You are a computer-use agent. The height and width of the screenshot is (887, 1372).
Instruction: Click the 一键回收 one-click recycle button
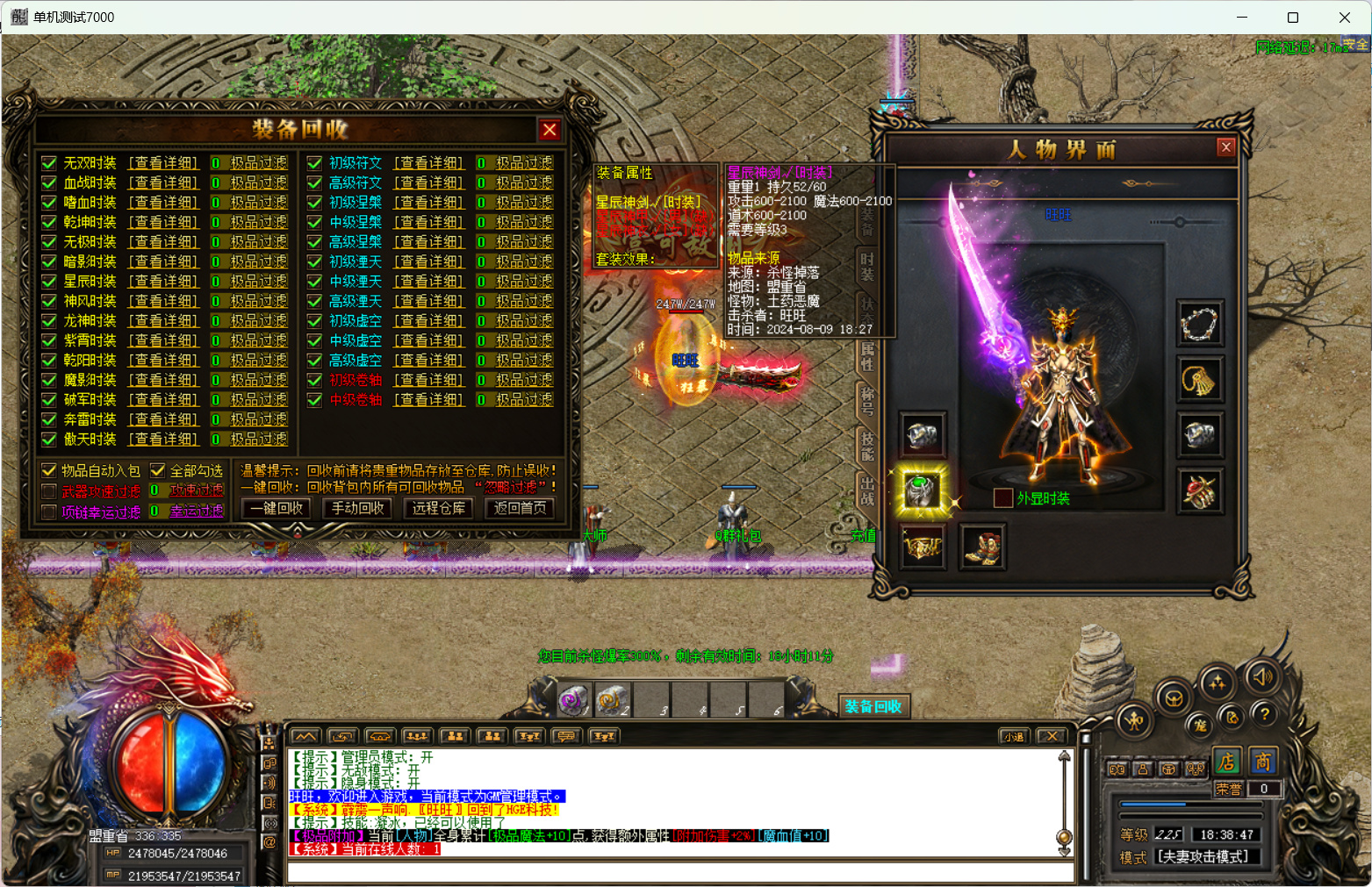pos(277,508)
